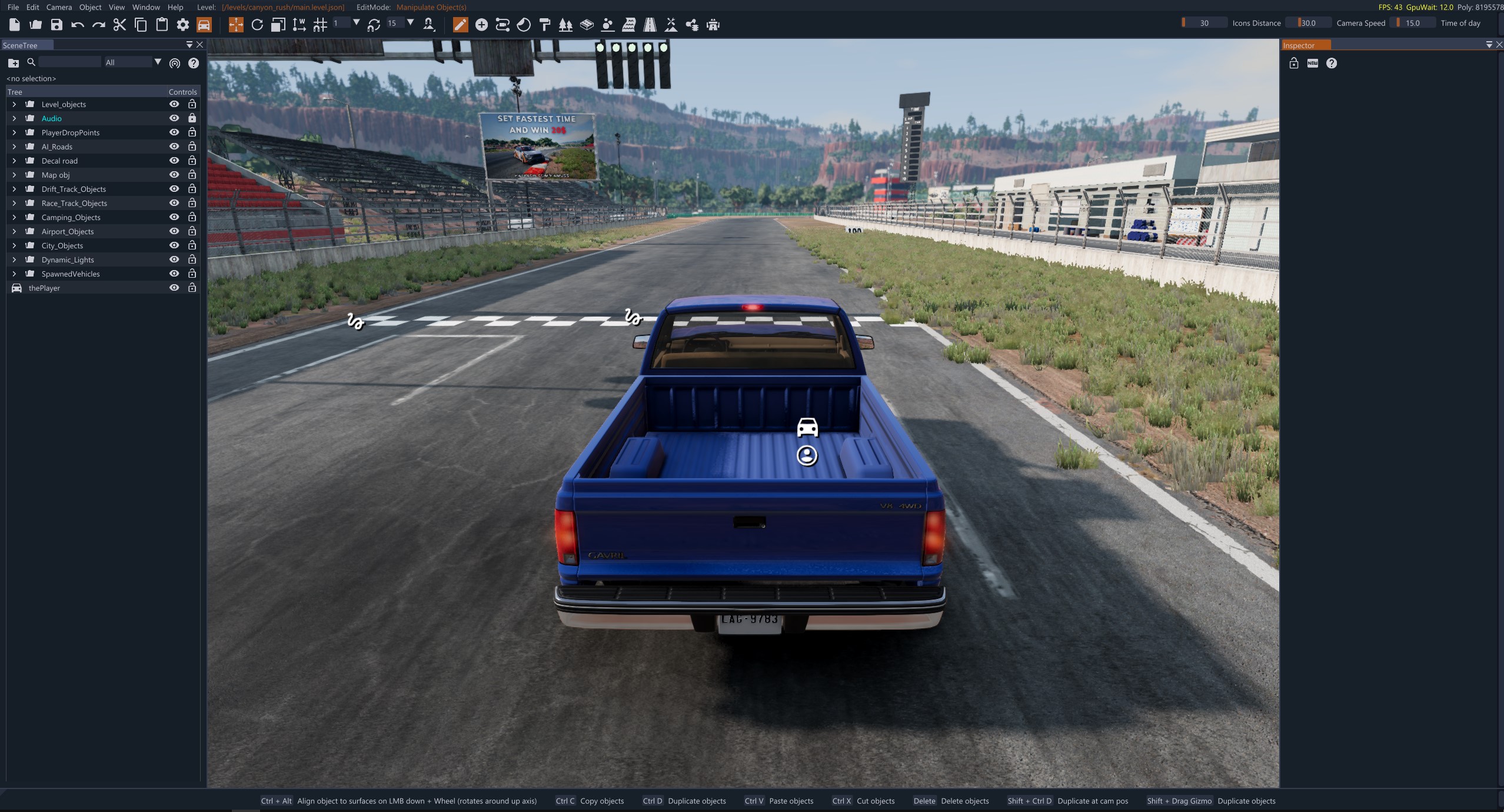This screenshot has width=1504, height=812.
Task: Close the SceneTree panel
Action: pos(200,45)
